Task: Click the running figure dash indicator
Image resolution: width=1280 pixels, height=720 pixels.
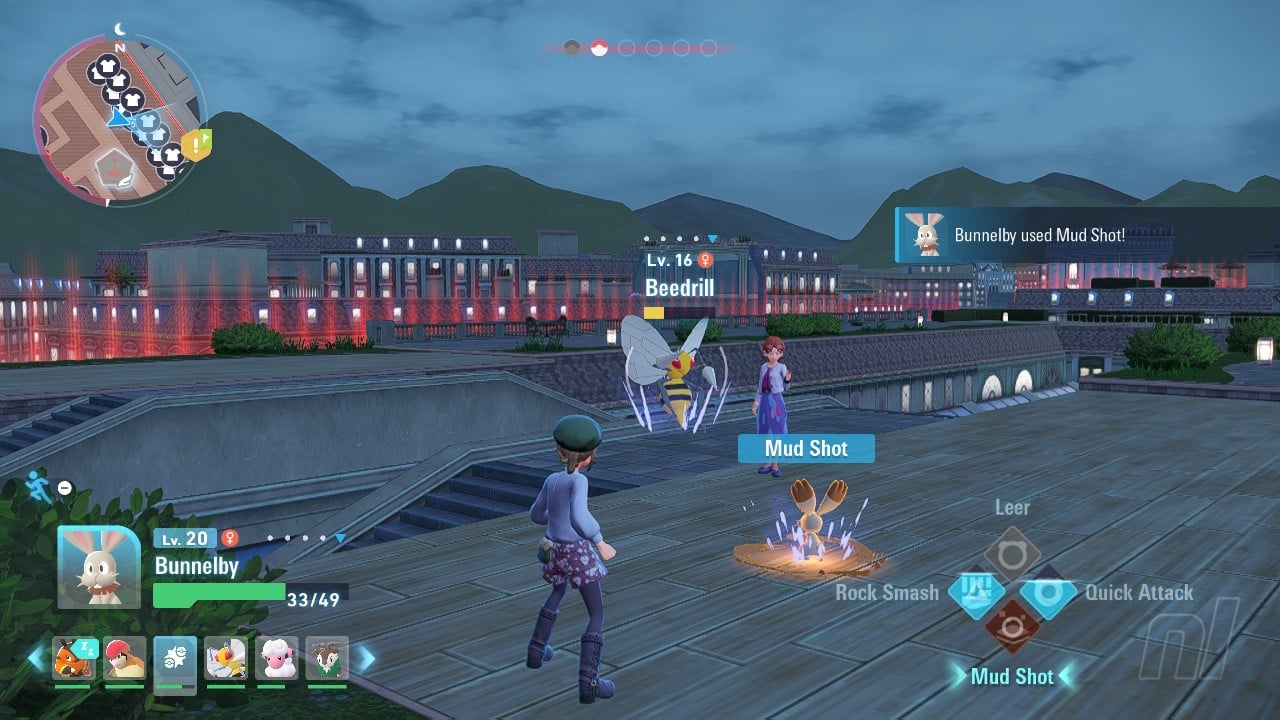Action: 36,483
